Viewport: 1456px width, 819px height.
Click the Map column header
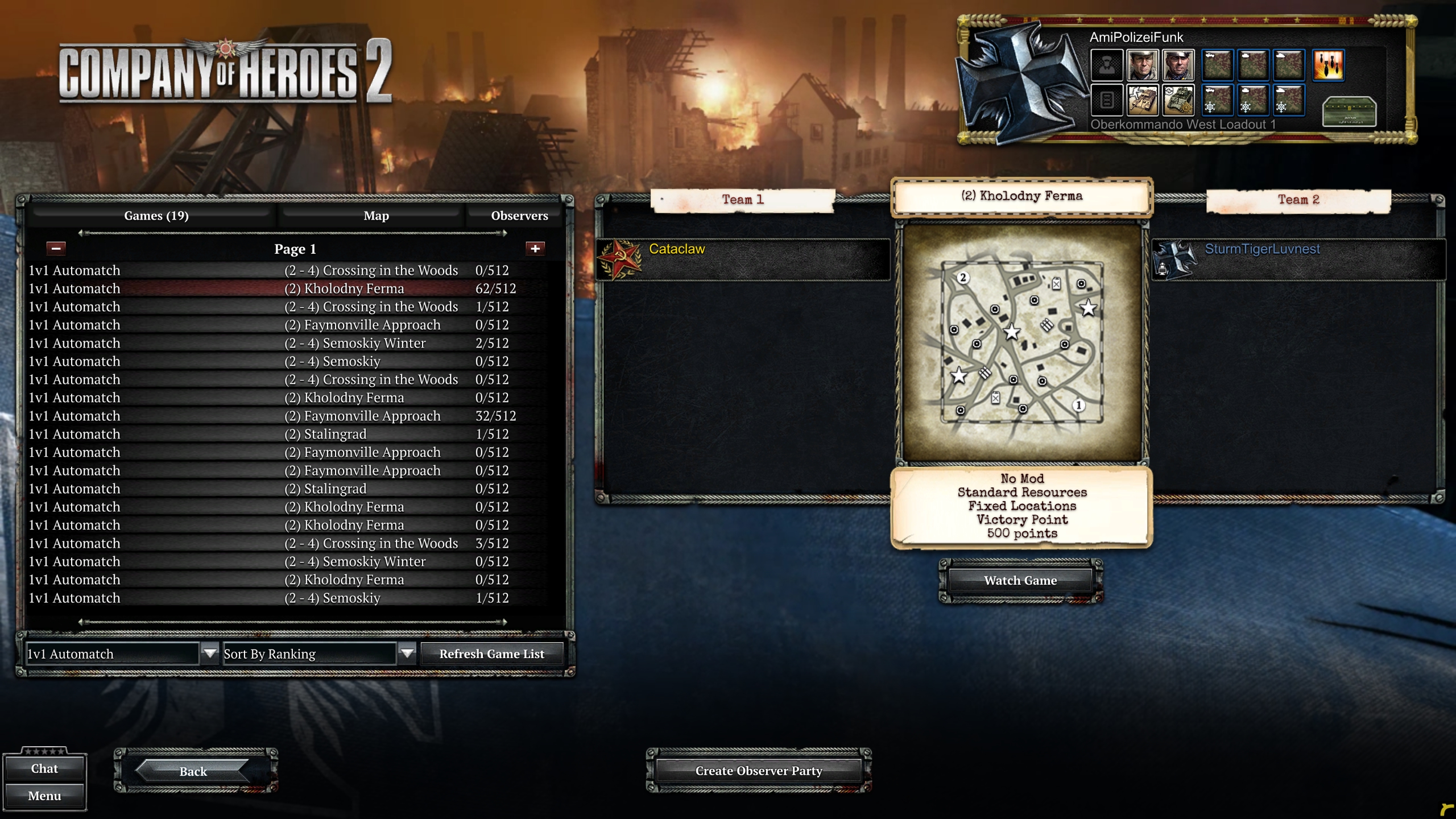(x=376, y=216)
